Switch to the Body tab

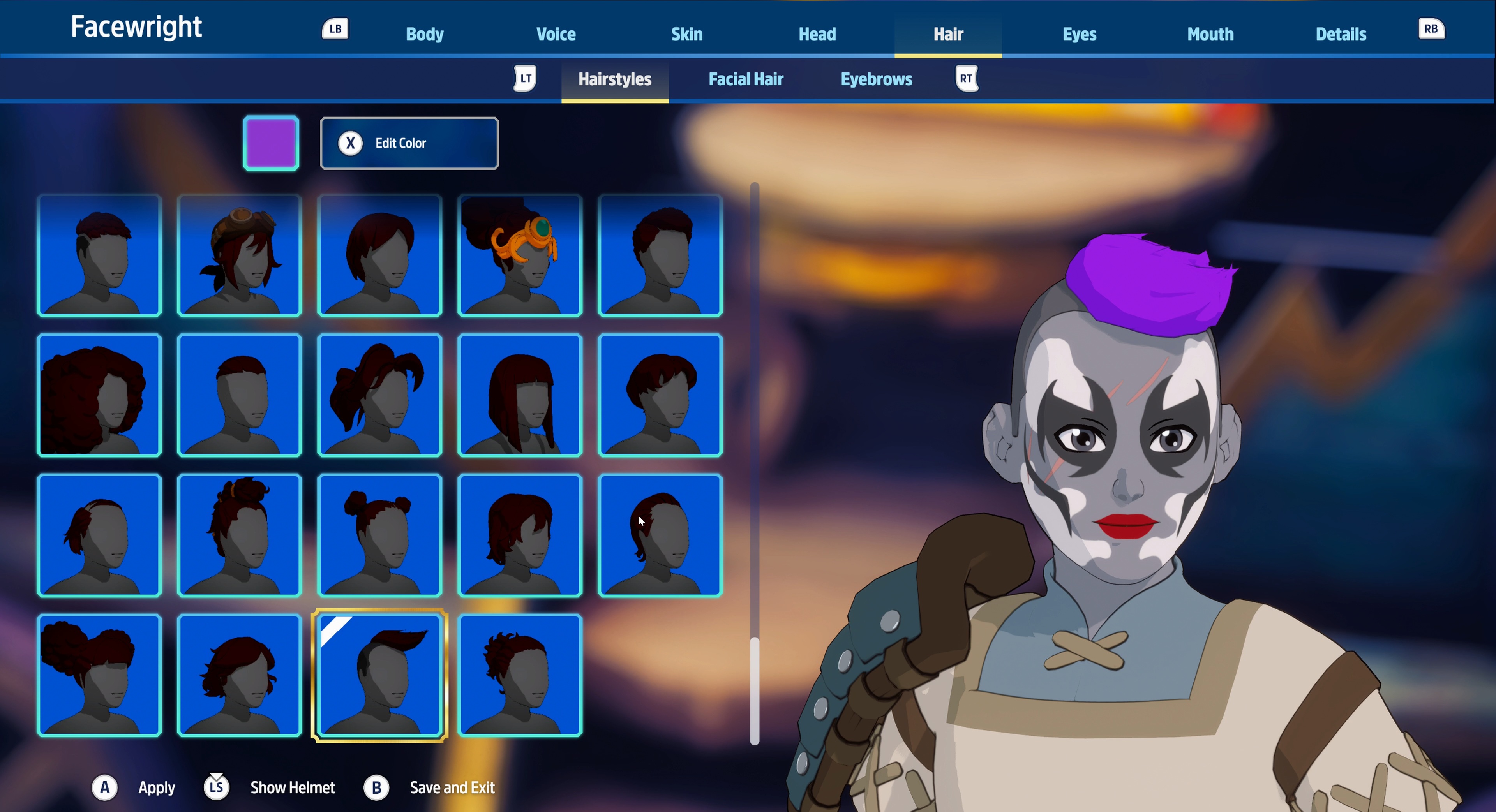(425, 33)
